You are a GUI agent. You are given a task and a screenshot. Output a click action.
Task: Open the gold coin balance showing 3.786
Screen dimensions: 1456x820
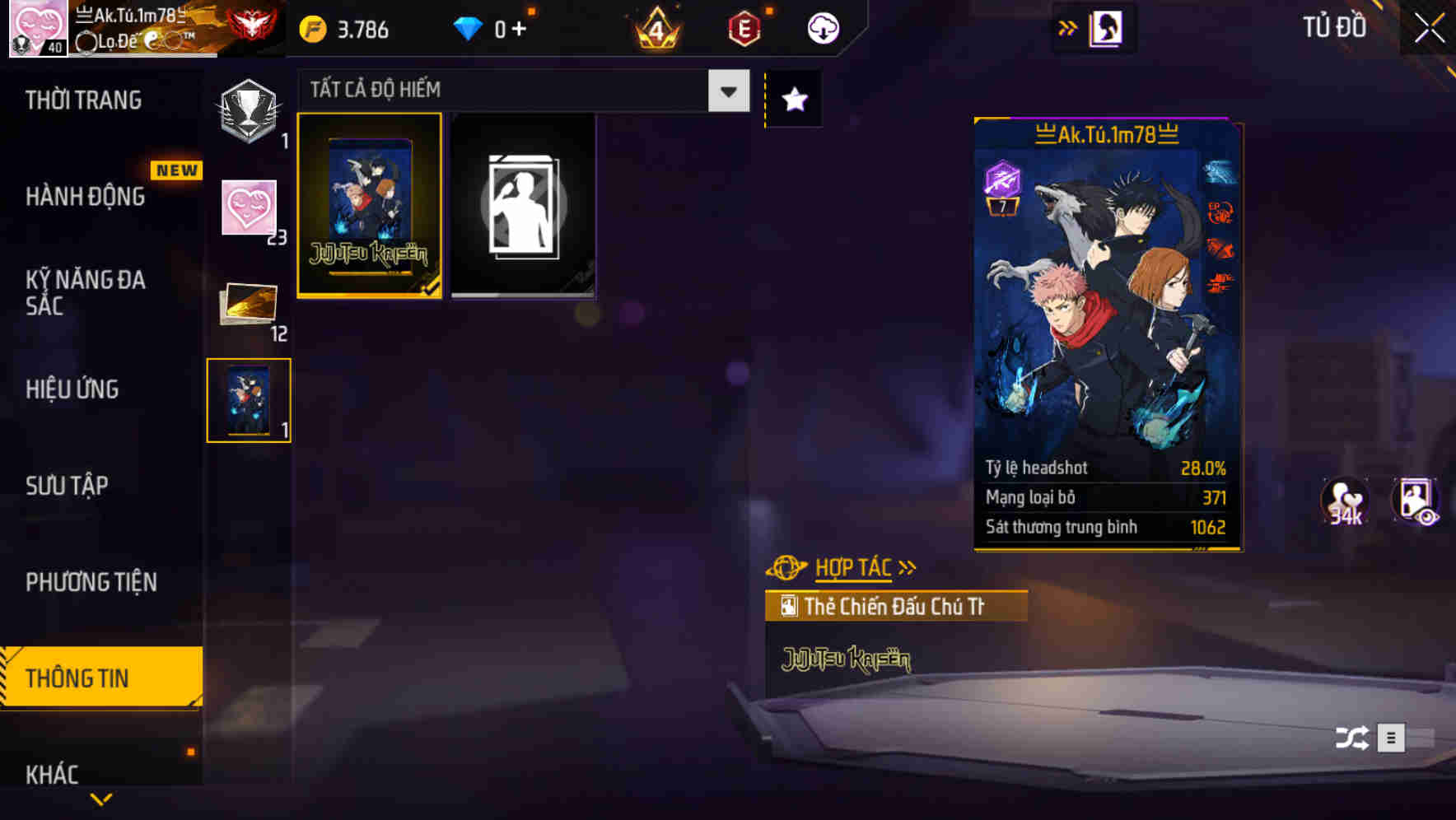pyautogui.click(x=346, y=27)
